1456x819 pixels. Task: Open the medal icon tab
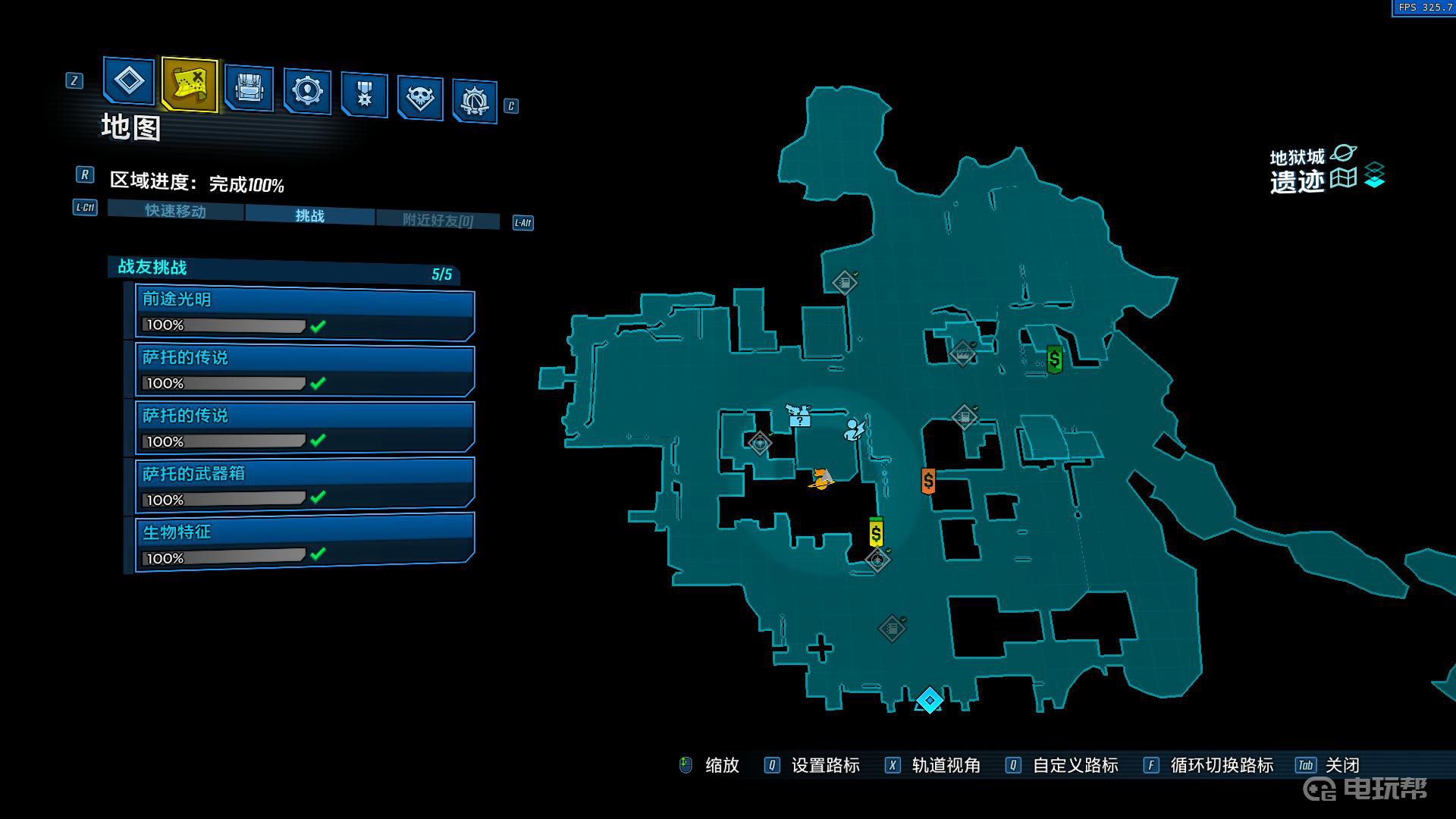click(x=364, y=95)
